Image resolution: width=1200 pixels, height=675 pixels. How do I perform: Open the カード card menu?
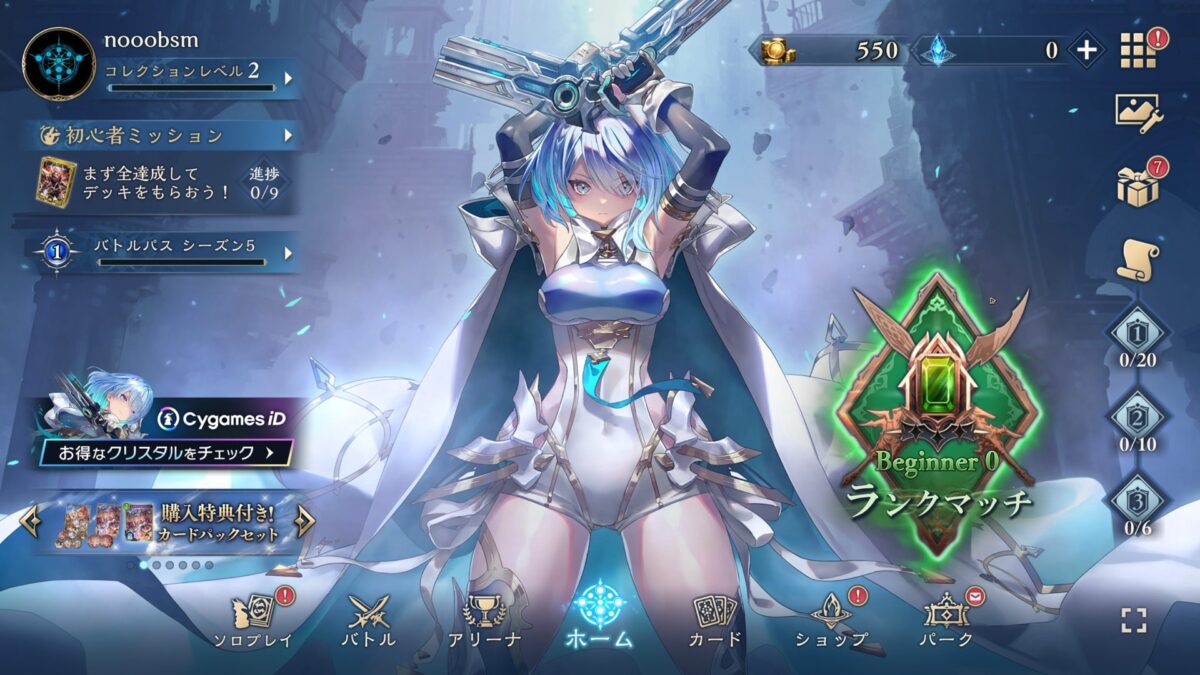pos(715,620)
